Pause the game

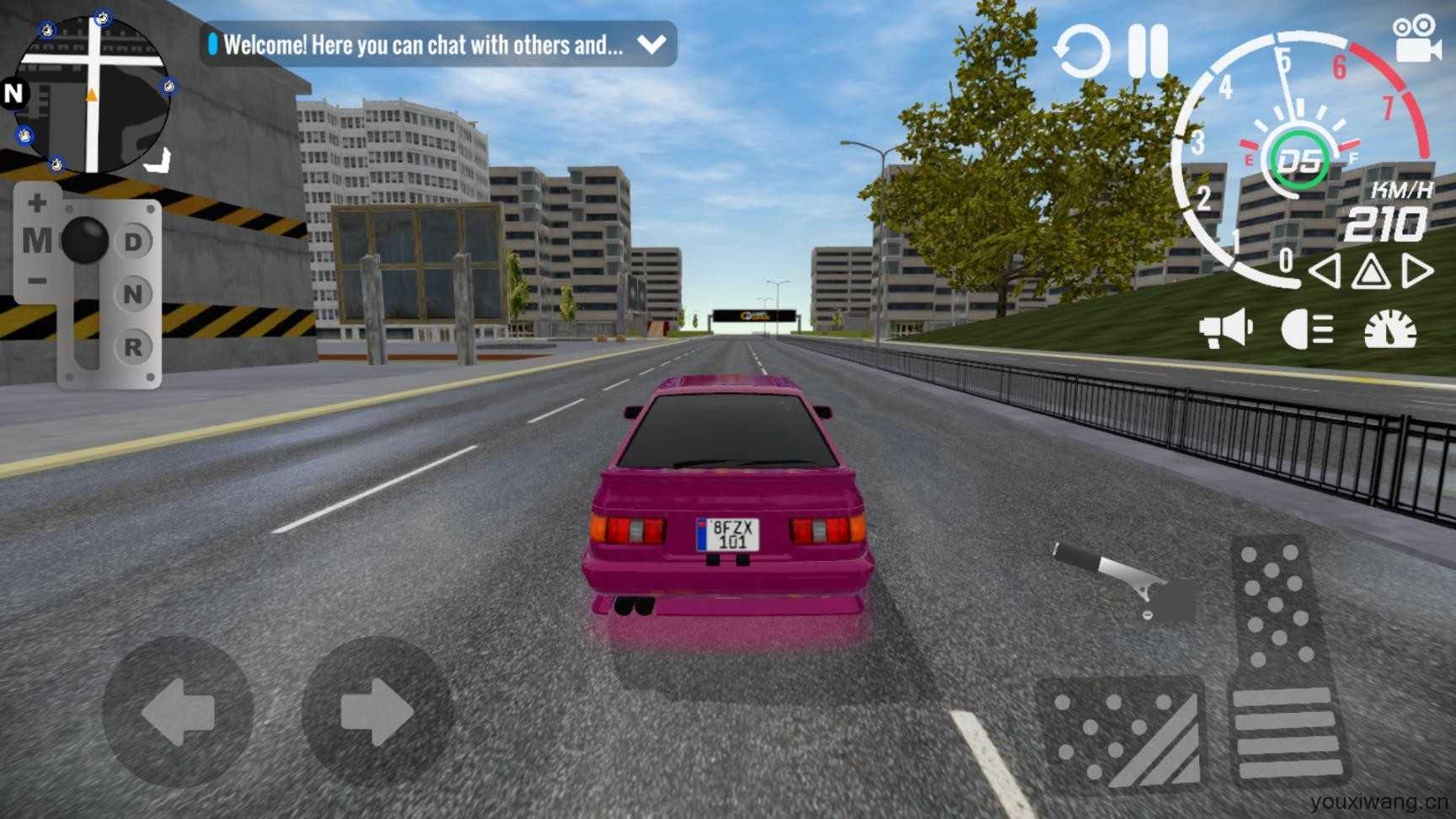pos(1148,51)
